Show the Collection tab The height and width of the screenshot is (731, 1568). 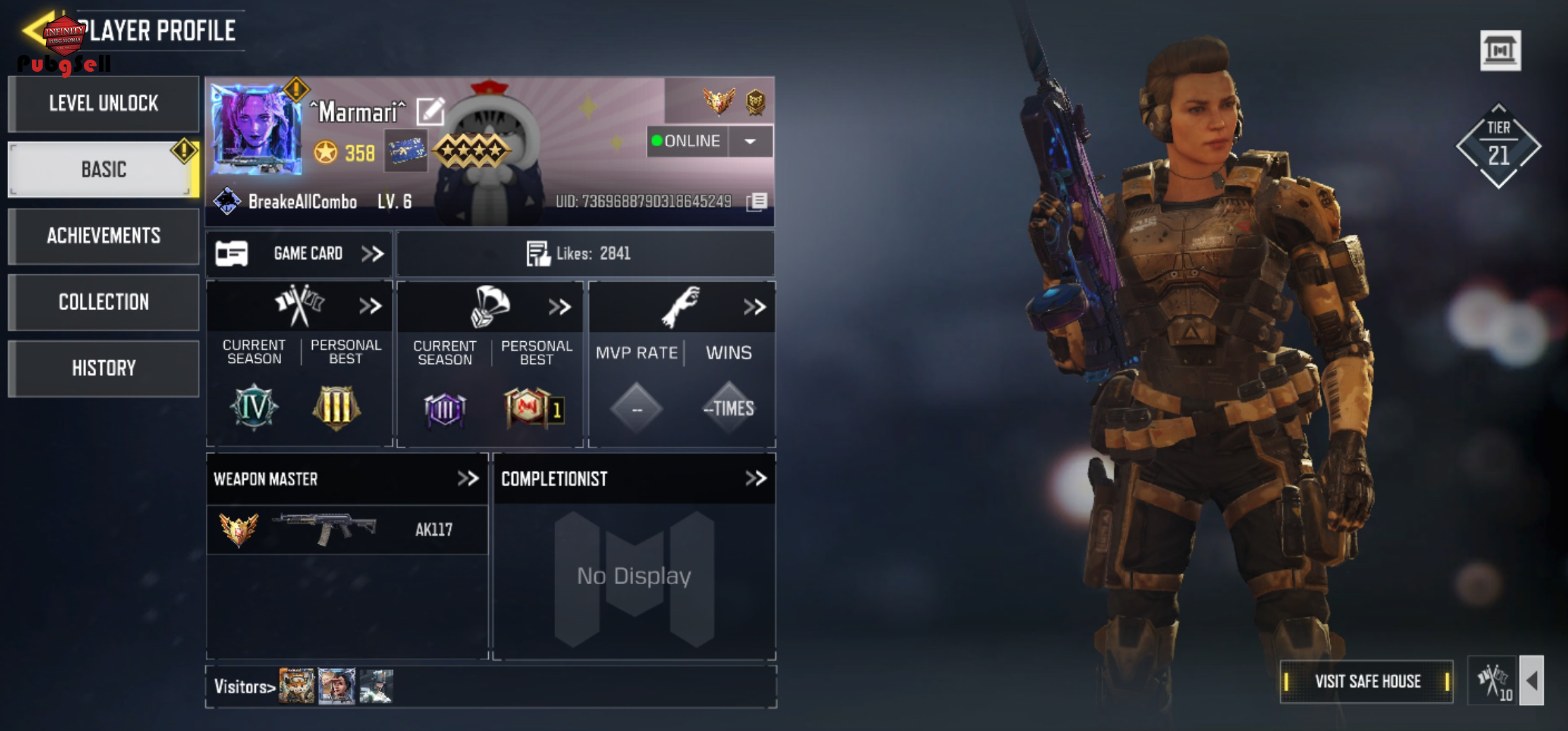[104, 302]
